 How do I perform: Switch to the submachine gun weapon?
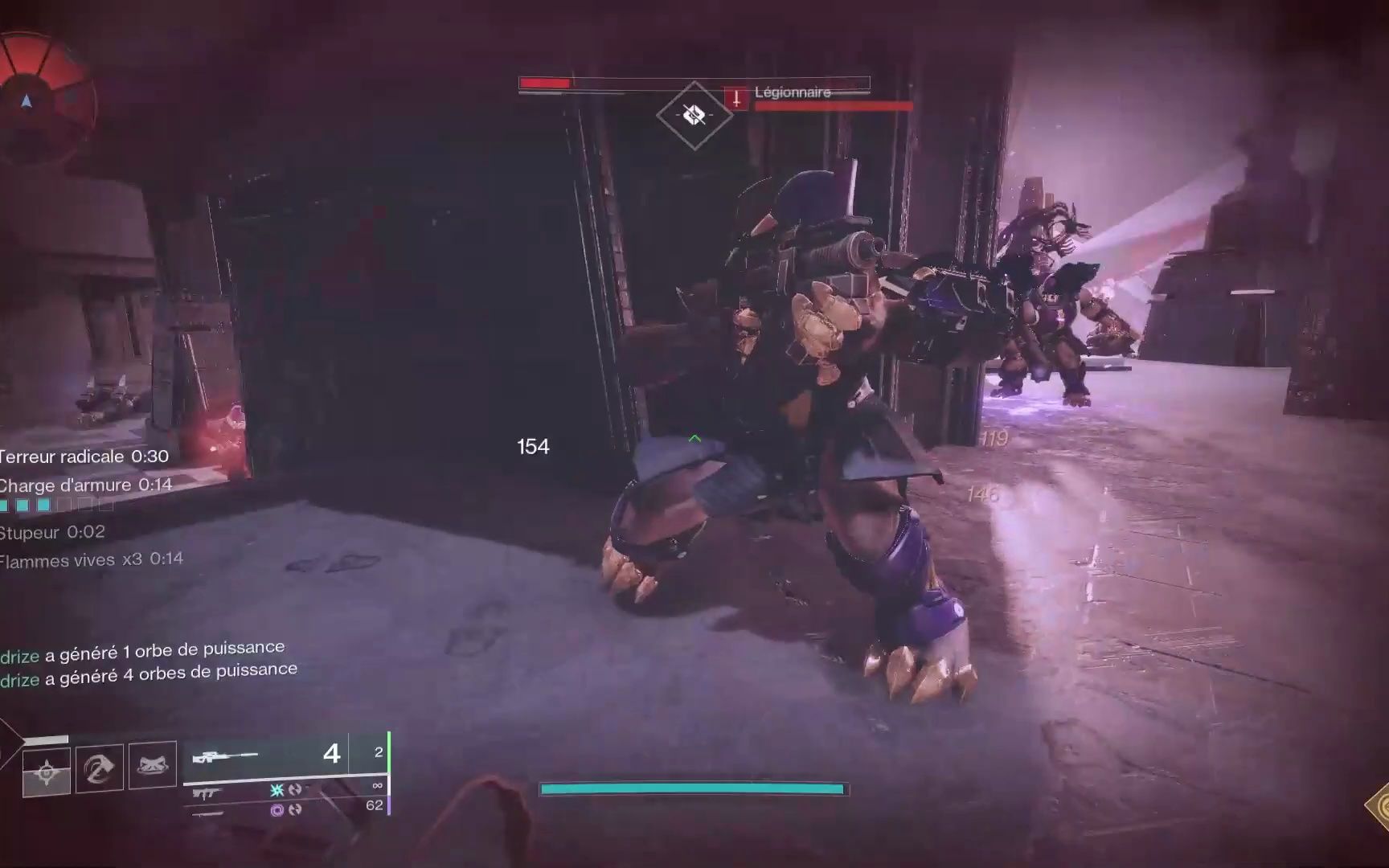click(209, 793)
